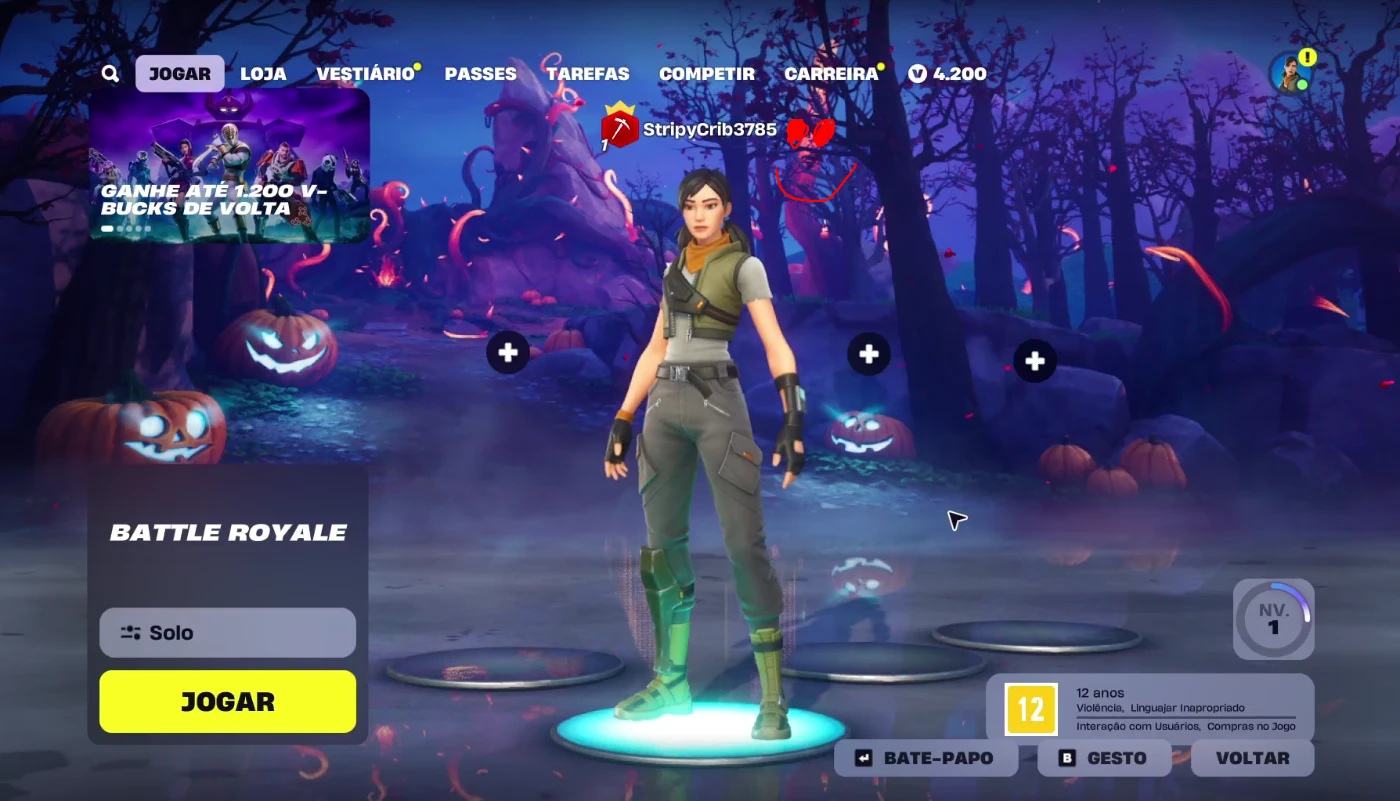Viewport: 1400px width, 801px height.
Task: Click the rightmost plus icon party slot
Action: pyautogui.click(x=1035, y=361)
